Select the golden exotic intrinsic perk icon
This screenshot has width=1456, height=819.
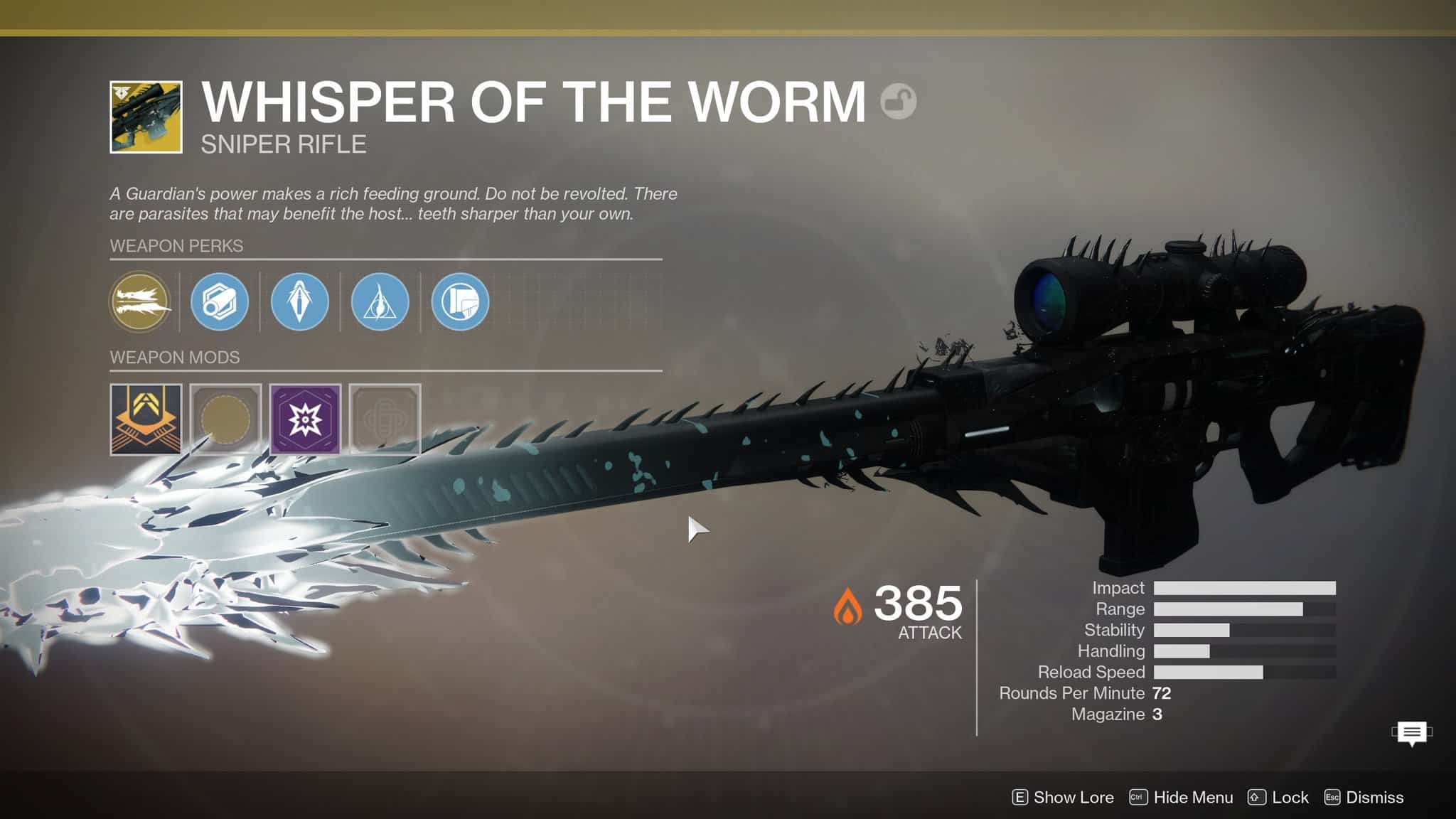pos(140,302)
